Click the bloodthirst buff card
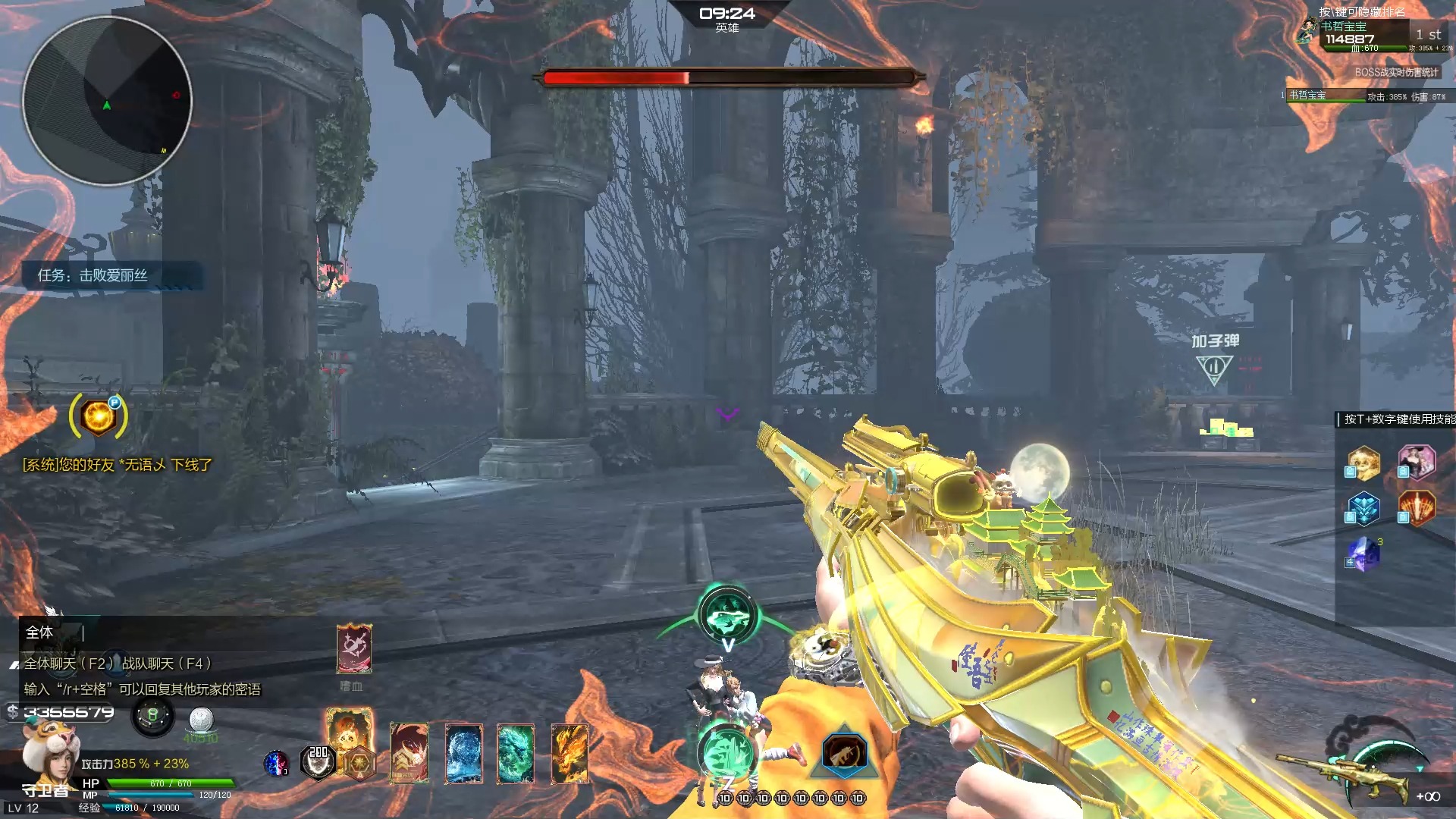This screenshot has height=819, width=1456. click(x=353, y=649)
